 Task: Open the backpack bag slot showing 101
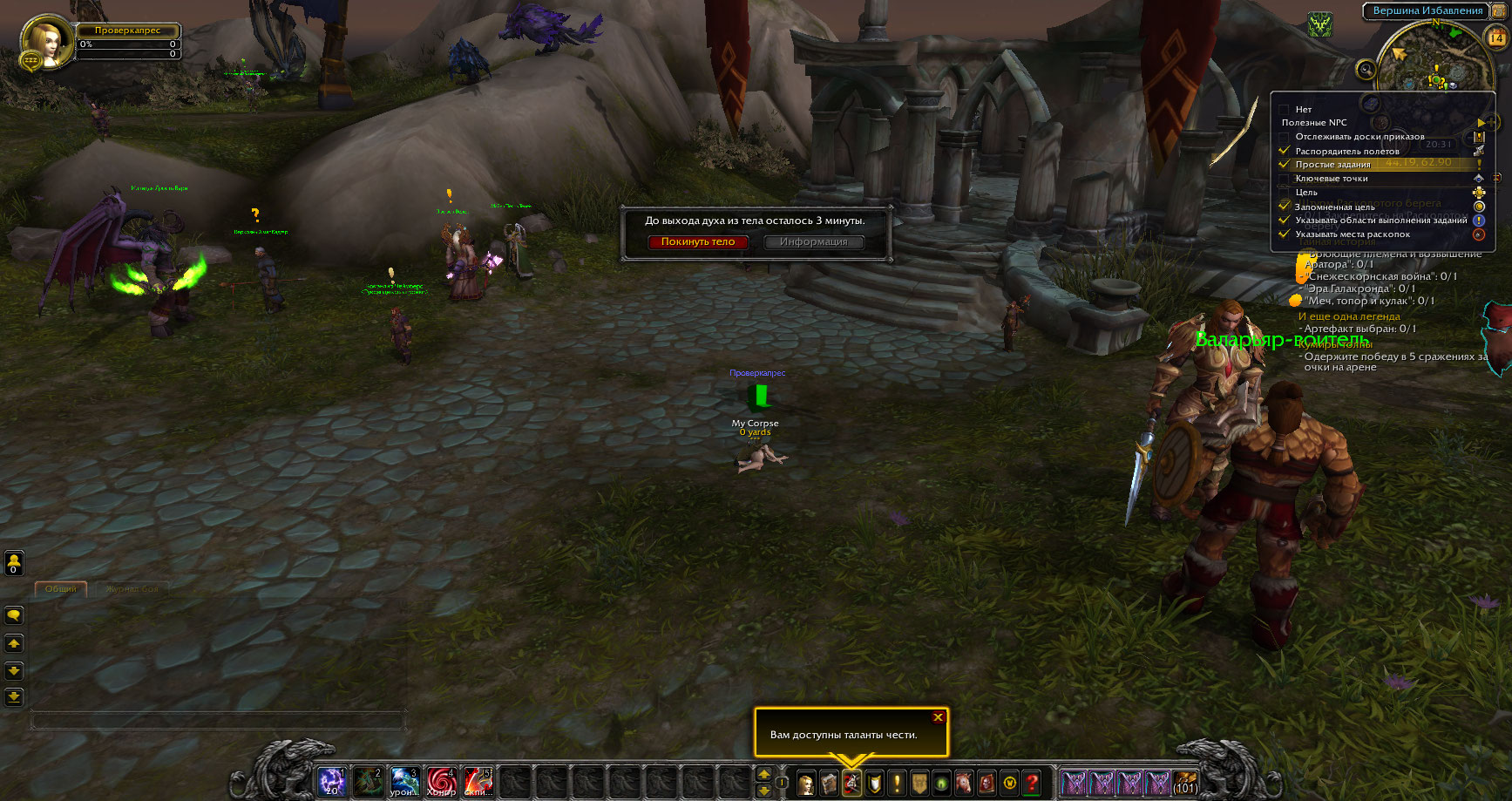1184,782
